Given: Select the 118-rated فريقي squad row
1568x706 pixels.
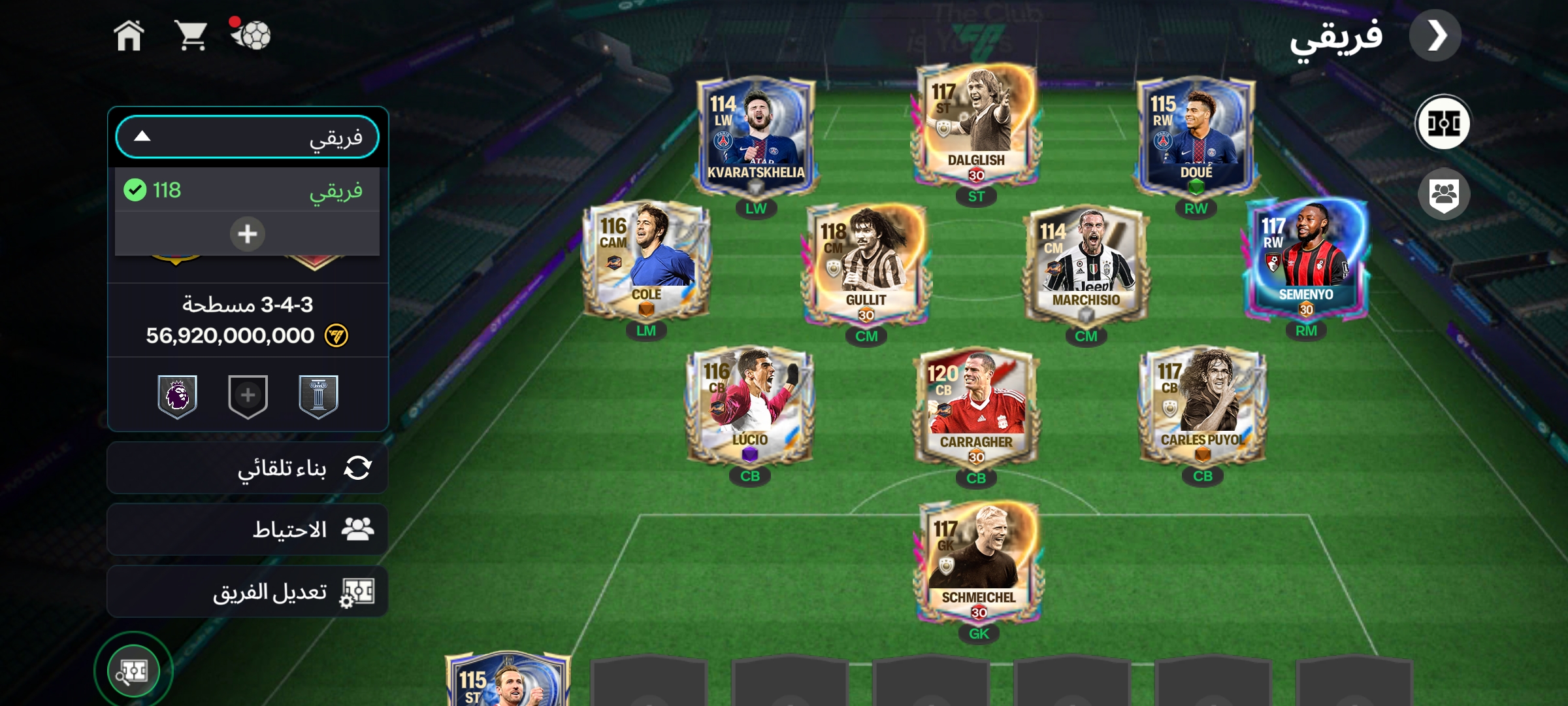Looking at the screenshot, I should [x=247, y=190].
